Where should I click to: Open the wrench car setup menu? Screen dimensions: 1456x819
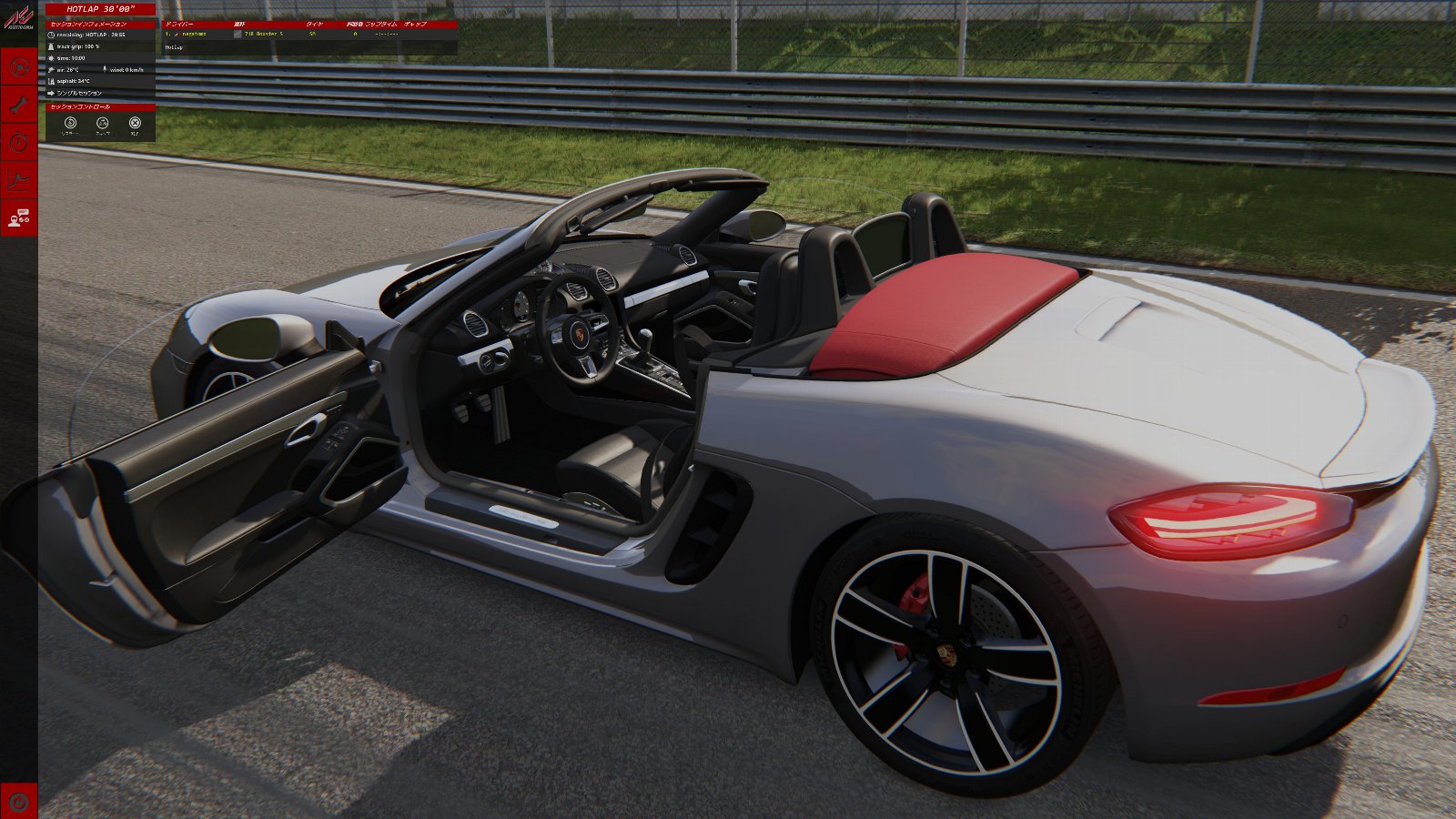[x=18, y=105]
